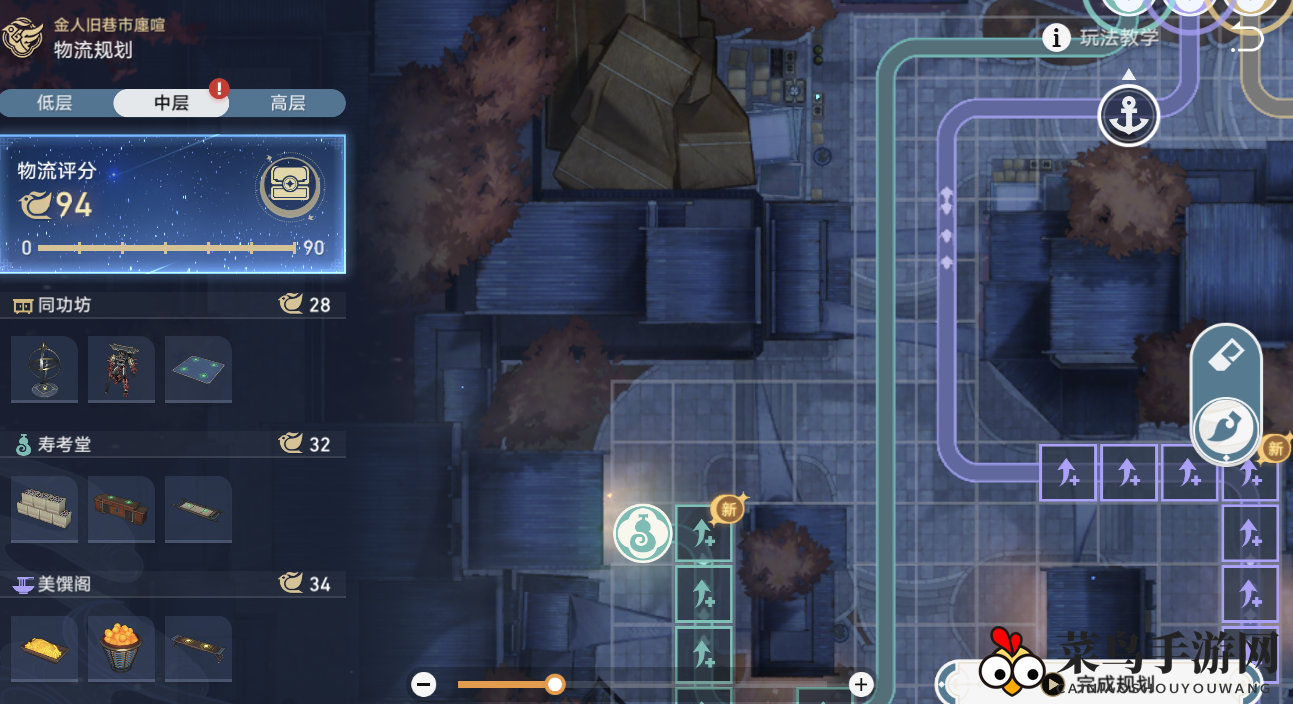
Task: Choose the red mech robot item
Action: click(121, 367)
